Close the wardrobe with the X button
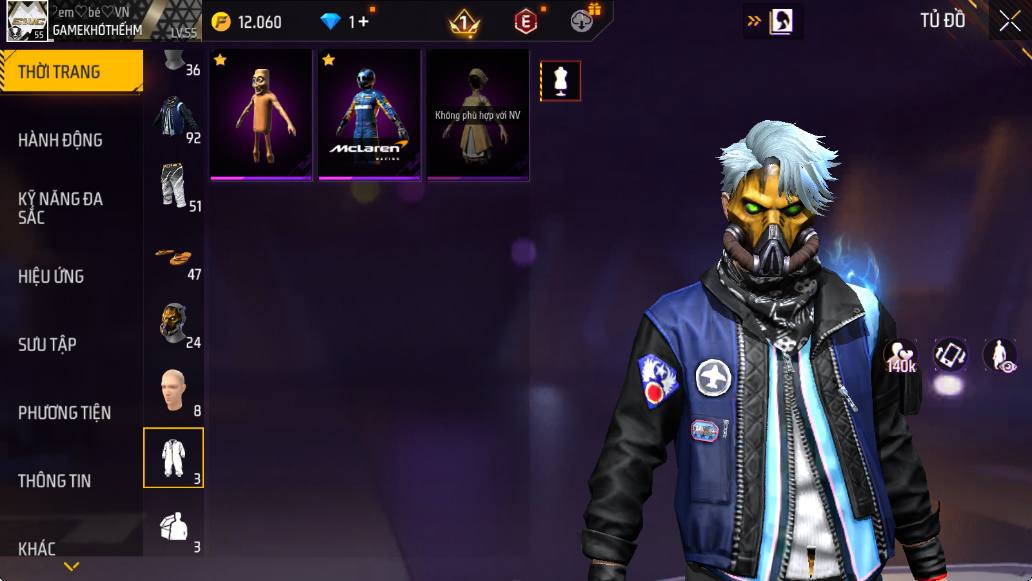Viewport: 1032px width, 581px height. (1009, 22)
